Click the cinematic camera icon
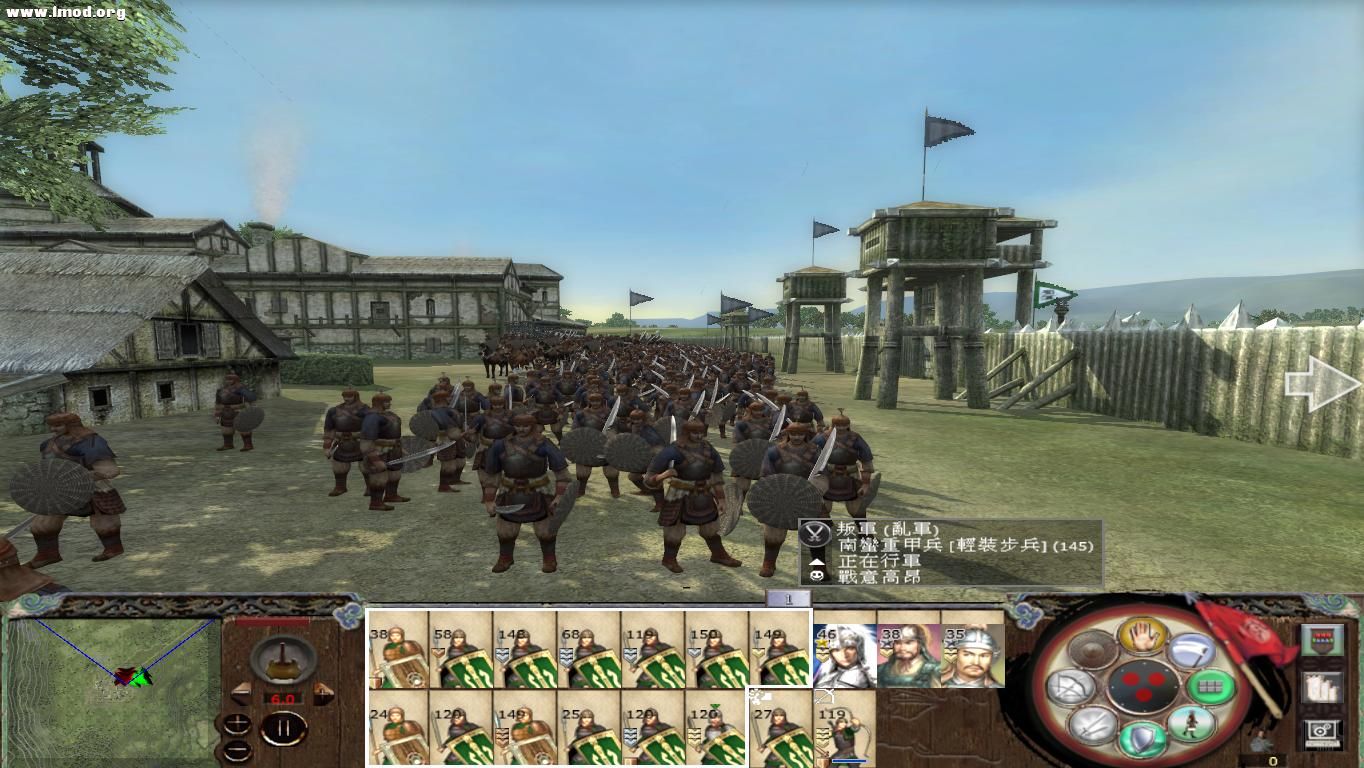This screenshot has width=1364, height=768. tap(1322, 731)
